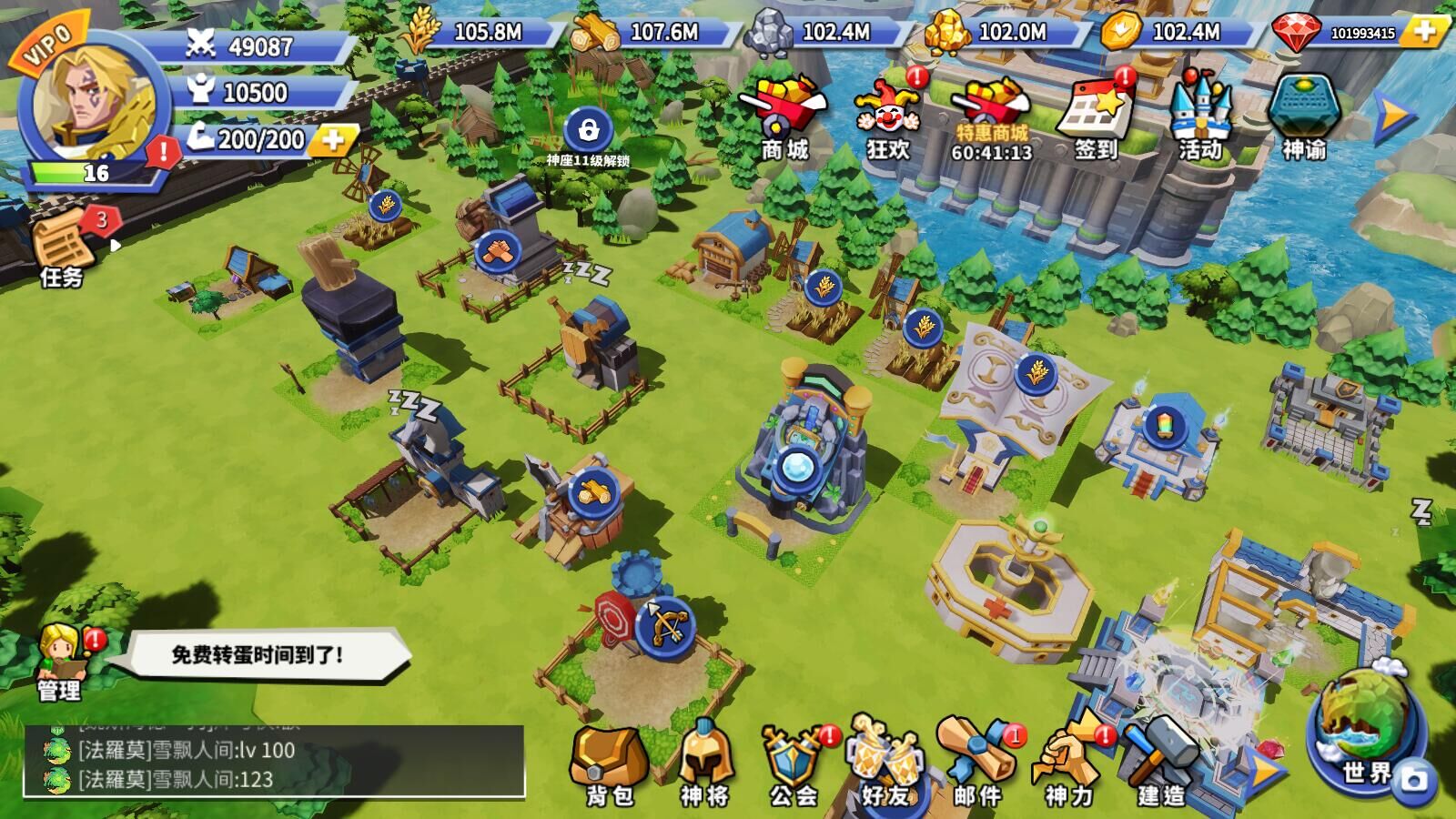Open the 神力 divine power menu
This screenshot has width=1456, height=819.
1068,764
